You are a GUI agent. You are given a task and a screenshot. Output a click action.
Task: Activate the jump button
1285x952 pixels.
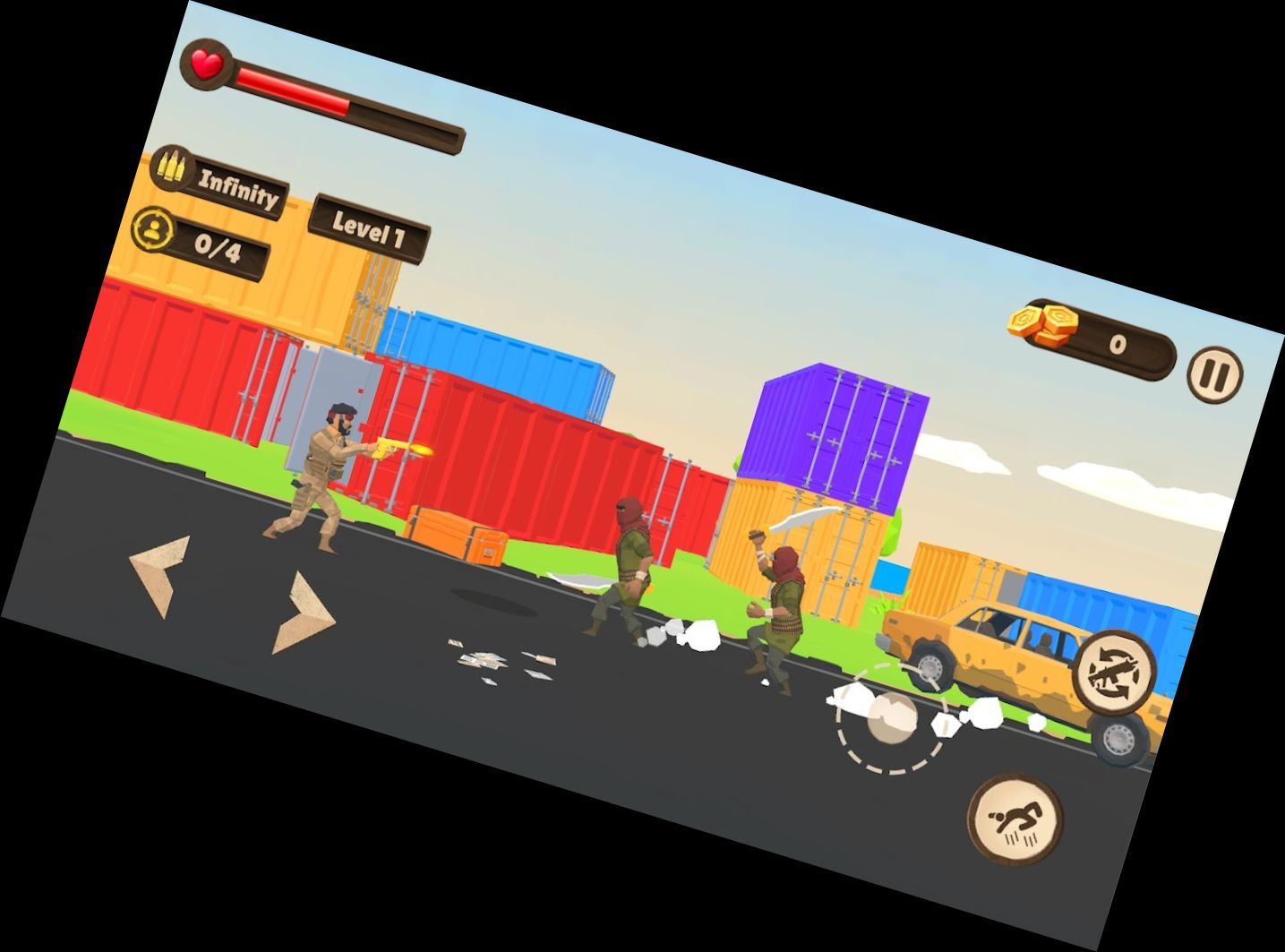pos(1015,819)
